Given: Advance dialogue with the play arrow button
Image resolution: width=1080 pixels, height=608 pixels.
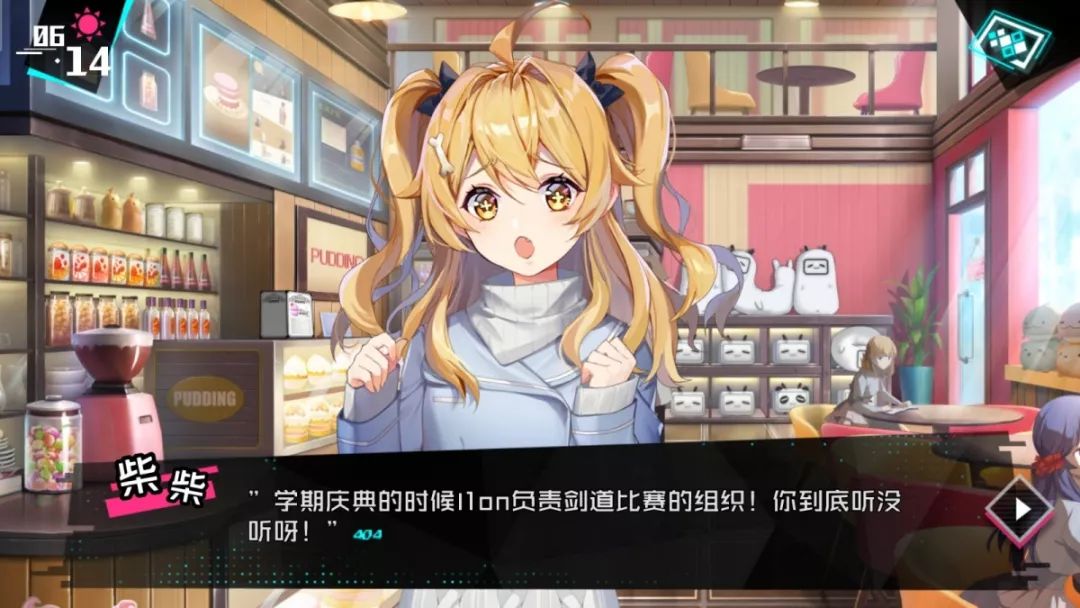Looking at the screenshot, I should point(1020,510).
